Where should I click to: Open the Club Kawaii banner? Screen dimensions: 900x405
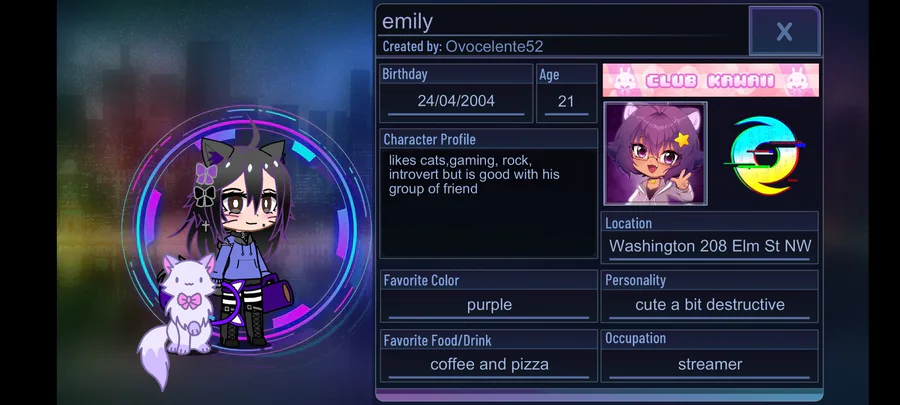[x=710, y=80]
